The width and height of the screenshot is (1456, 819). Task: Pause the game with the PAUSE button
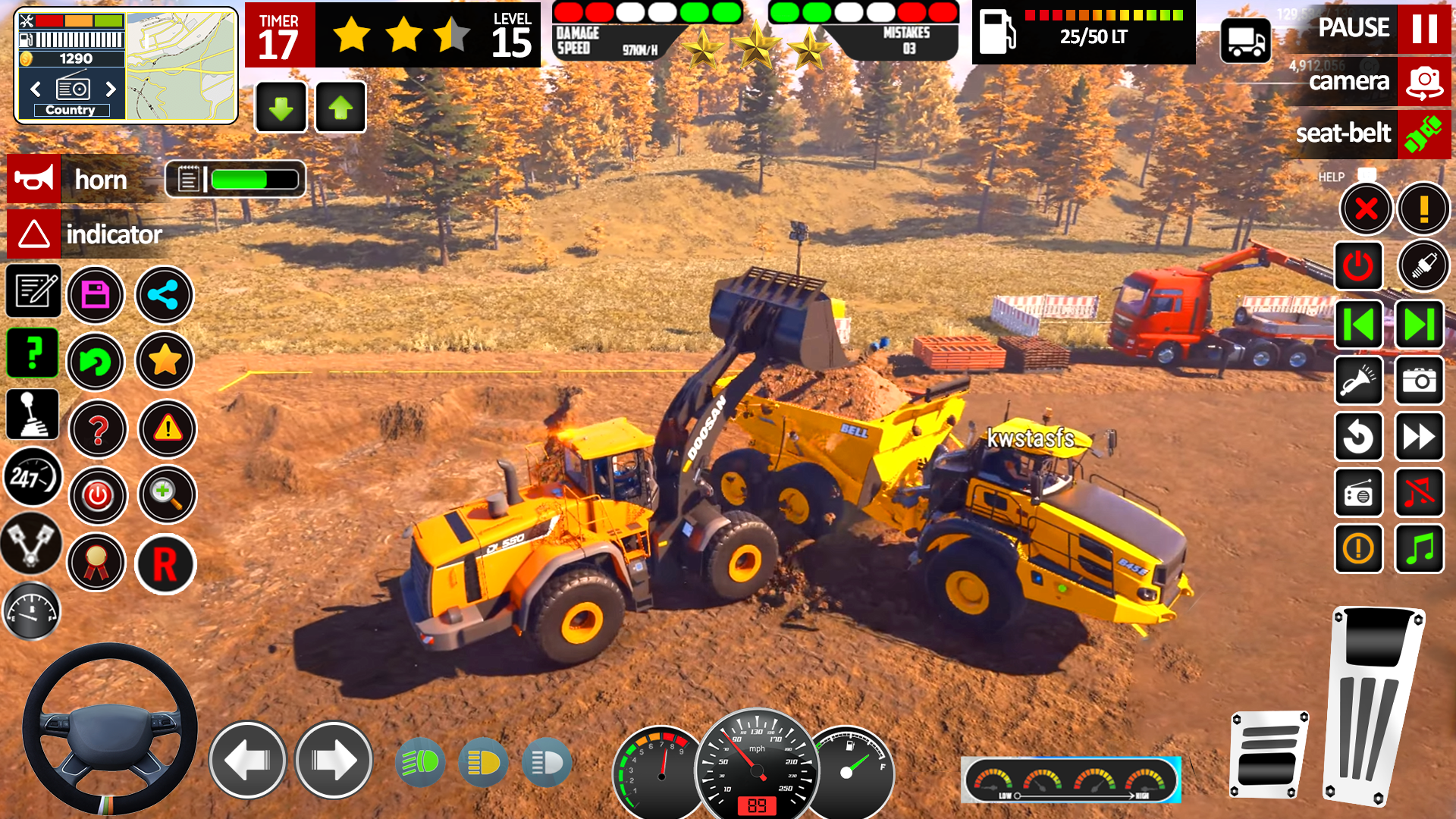tap(1423, 29)
